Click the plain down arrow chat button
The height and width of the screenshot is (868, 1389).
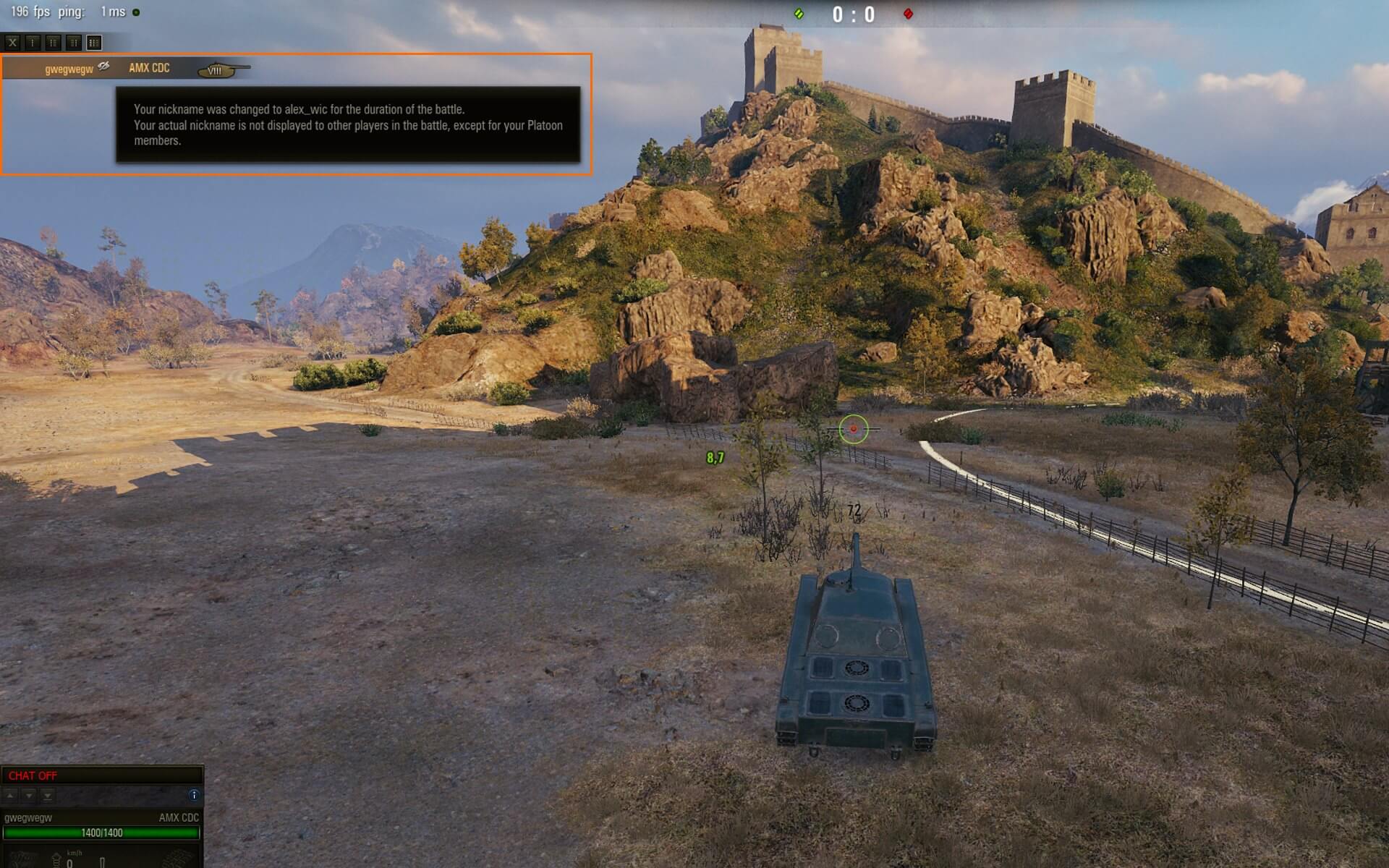click(x=29, y=795)
